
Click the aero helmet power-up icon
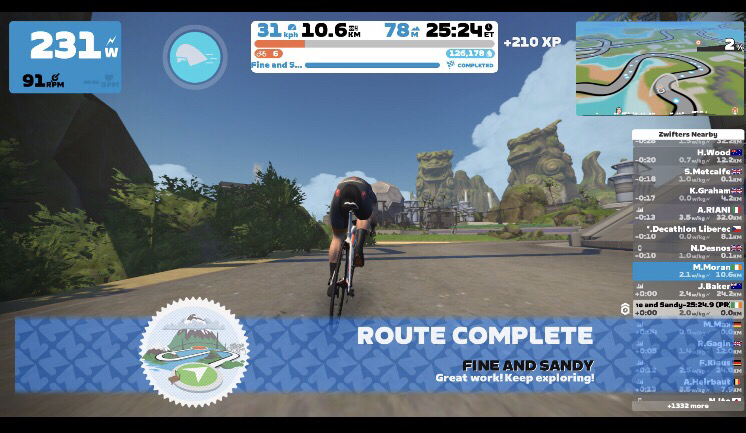pos(195,55)
